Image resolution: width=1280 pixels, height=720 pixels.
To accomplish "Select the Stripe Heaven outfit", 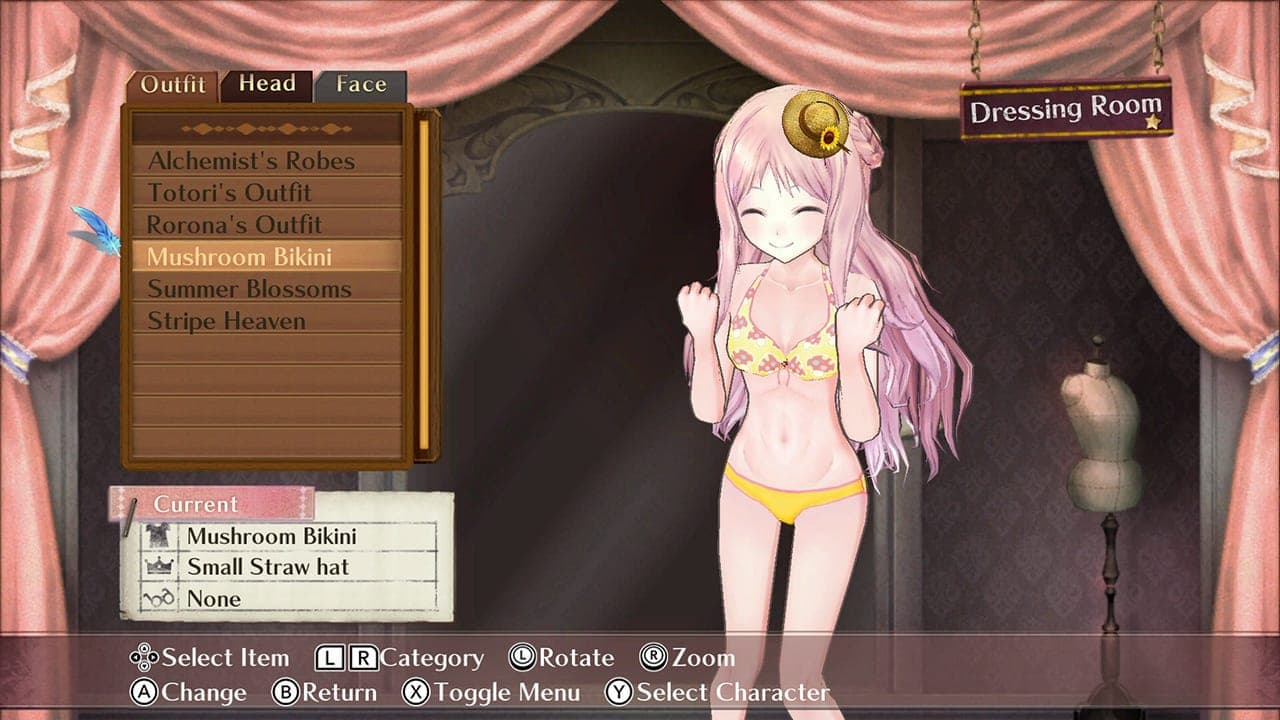I will pos(226,320).
